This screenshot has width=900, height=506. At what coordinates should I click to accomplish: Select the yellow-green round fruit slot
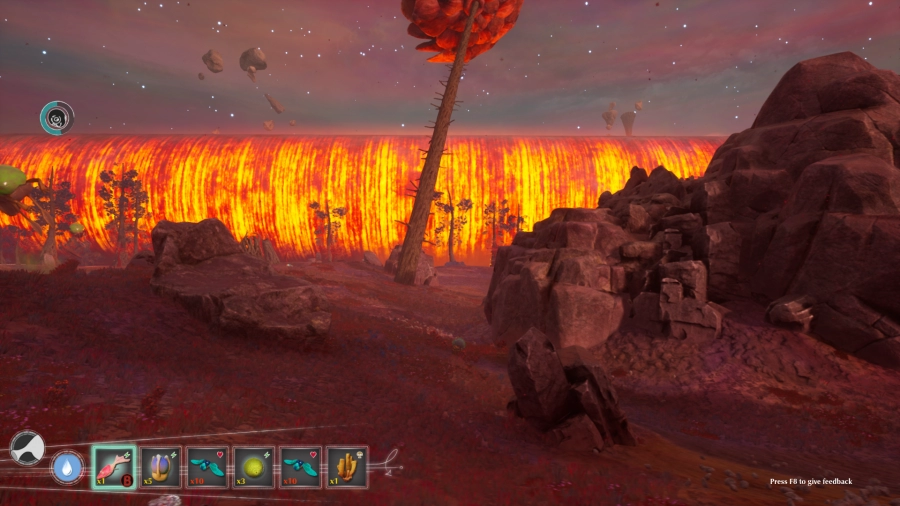click(254, 467)
